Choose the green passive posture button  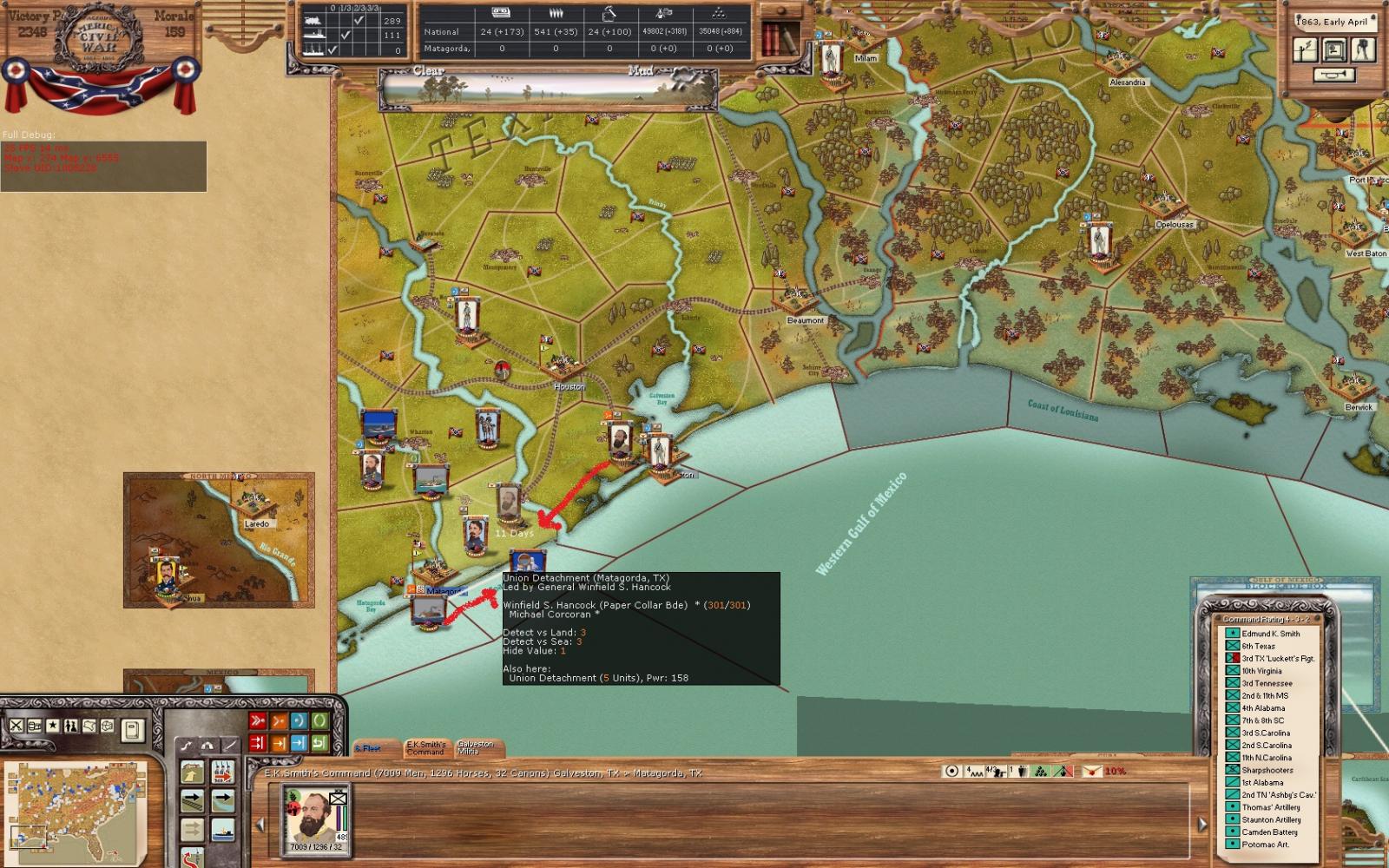[319, 720]
